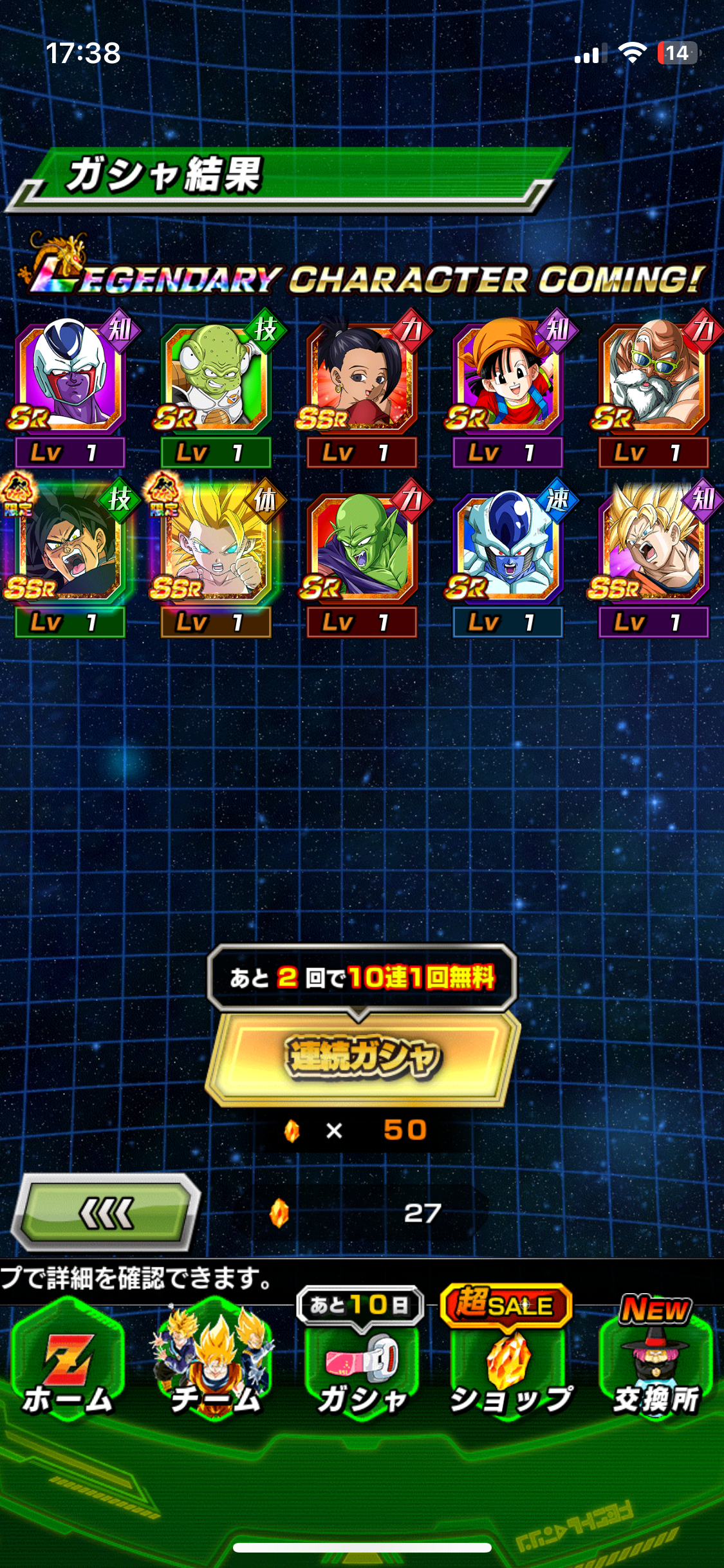The width and height of the screenshot is (724, 1568).
Task: Select the SR Pan card
Action: 508,380
